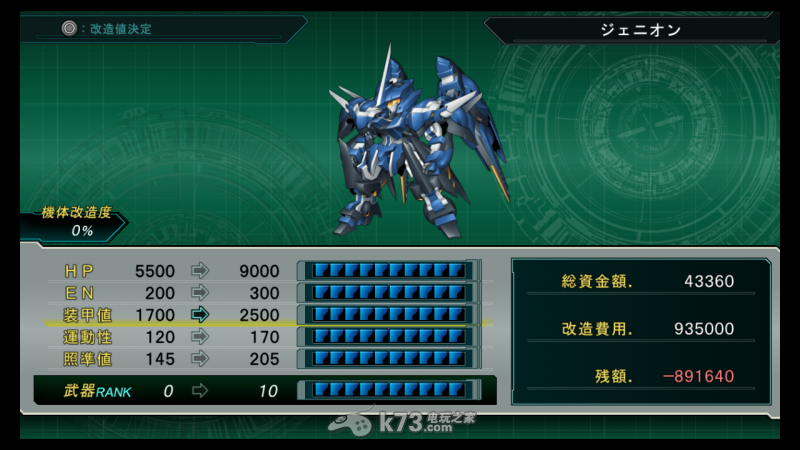This screenshot has width=800, height=450.
Task: Set the 武器RANK upgrade level bar
Action: point(388,390)
